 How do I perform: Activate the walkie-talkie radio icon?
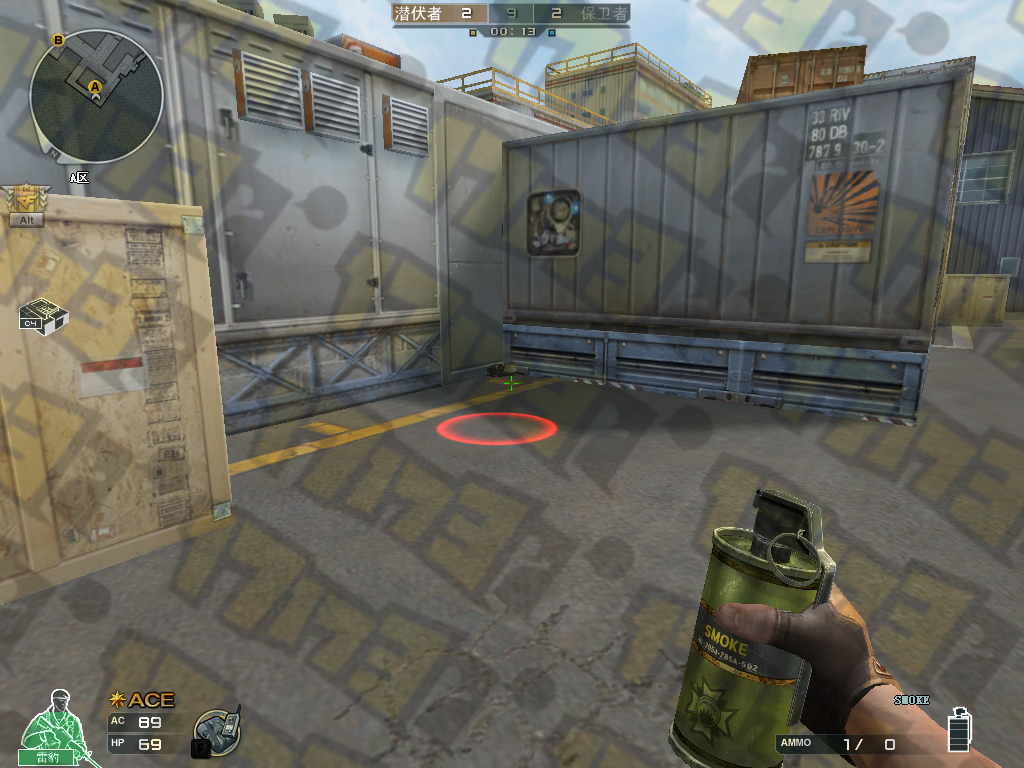216,733
